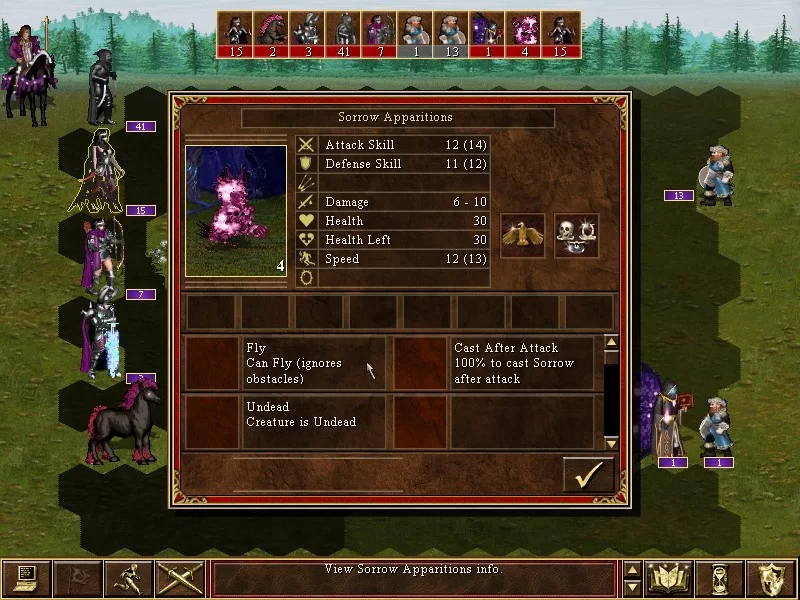Select the turn-queue pink apparition portrait
Viewport: 800px width, 600px height.
(x=524, y=35)
